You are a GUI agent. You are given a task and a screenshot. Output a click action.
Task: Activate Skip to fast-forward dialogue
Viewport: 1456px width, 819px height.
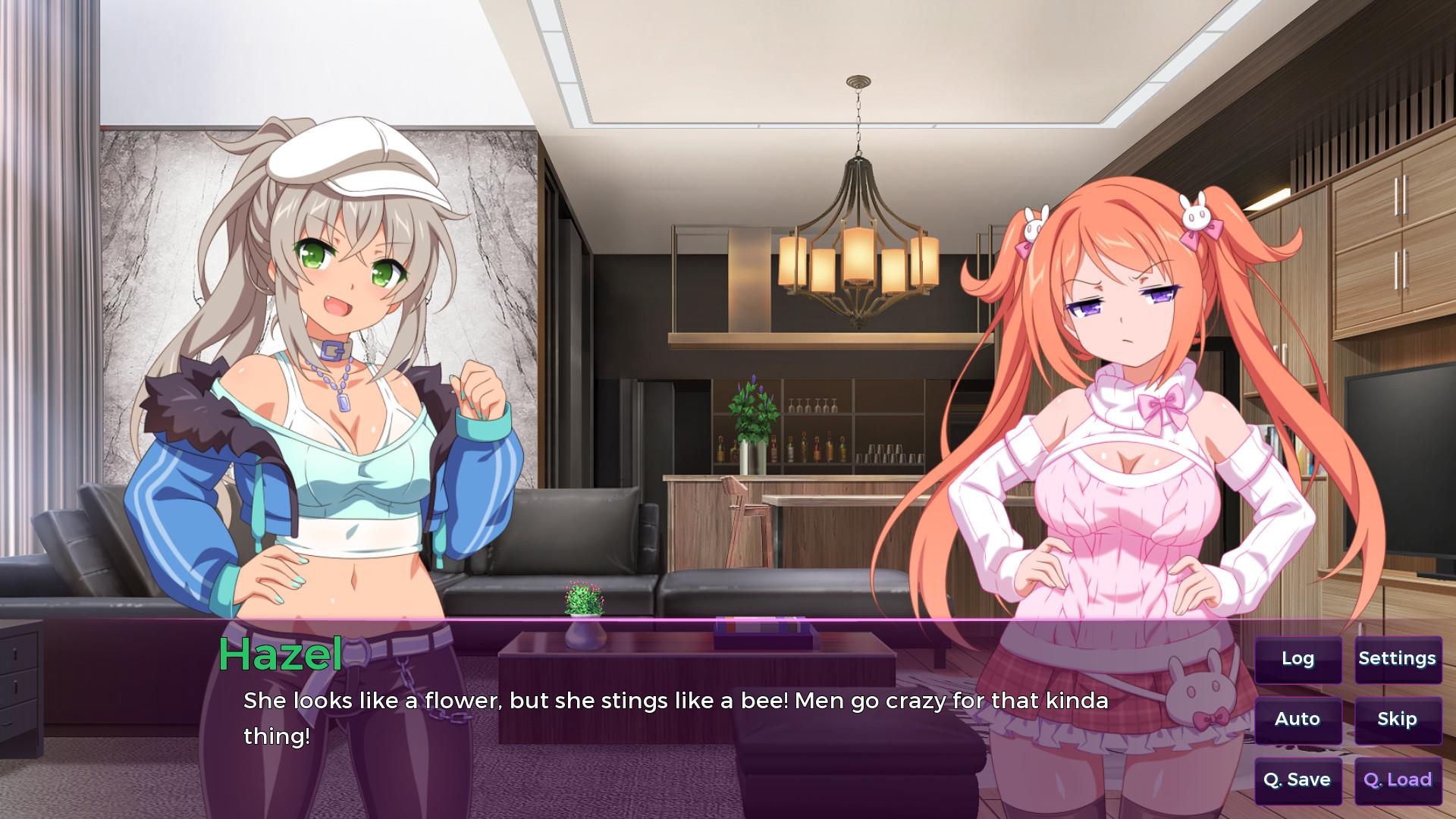point(1398,719)
